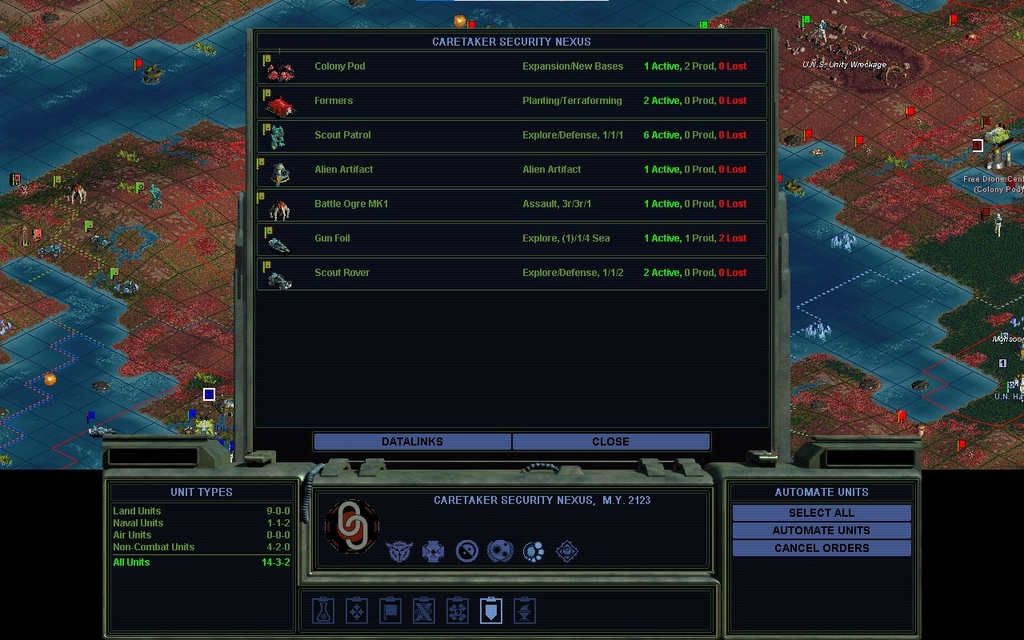
Task: Pick the Alien Artifact row
Action: pyautogui.click(x=512, y=170)
